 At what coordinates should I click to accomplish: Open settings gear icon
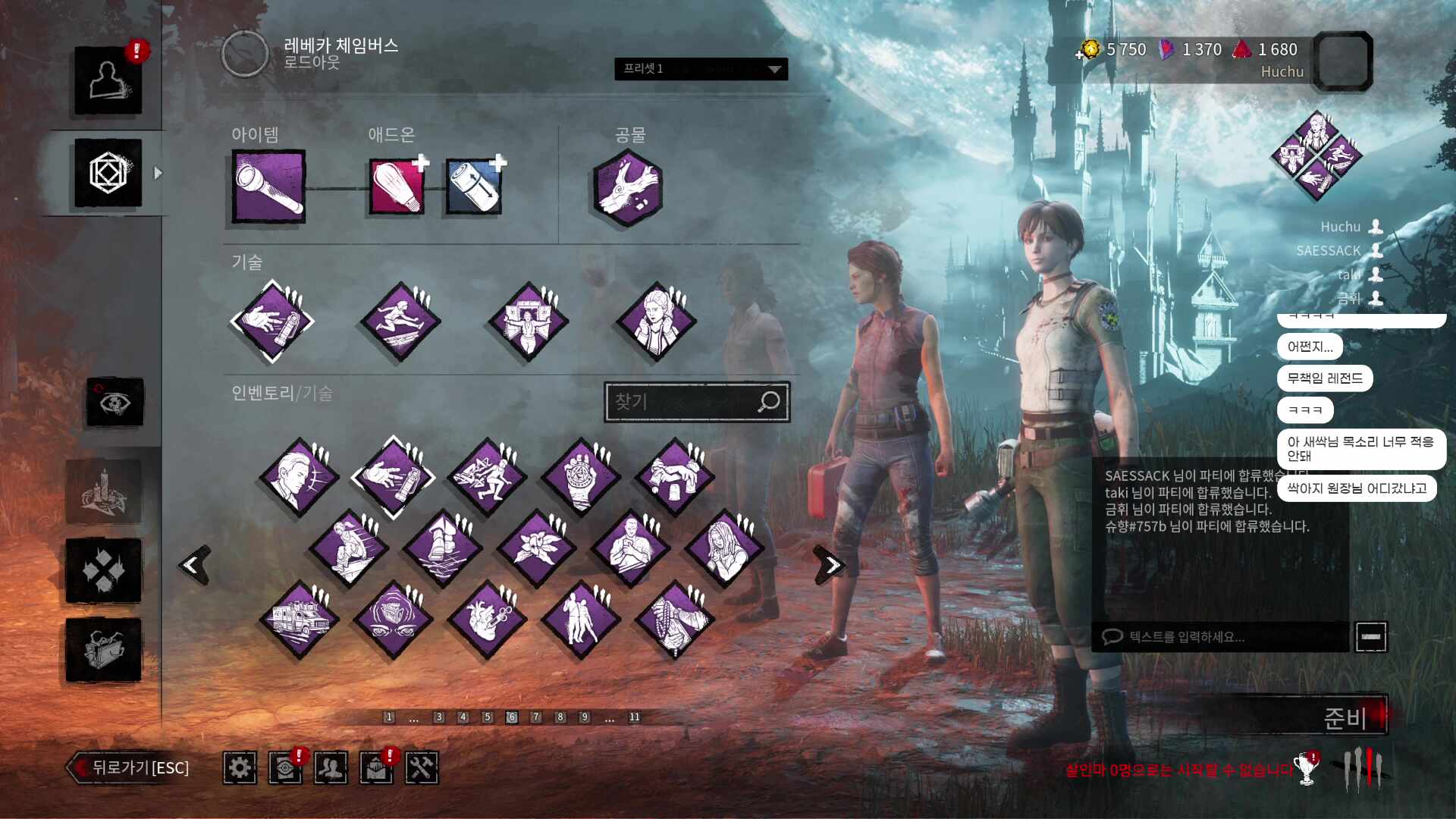240,768
